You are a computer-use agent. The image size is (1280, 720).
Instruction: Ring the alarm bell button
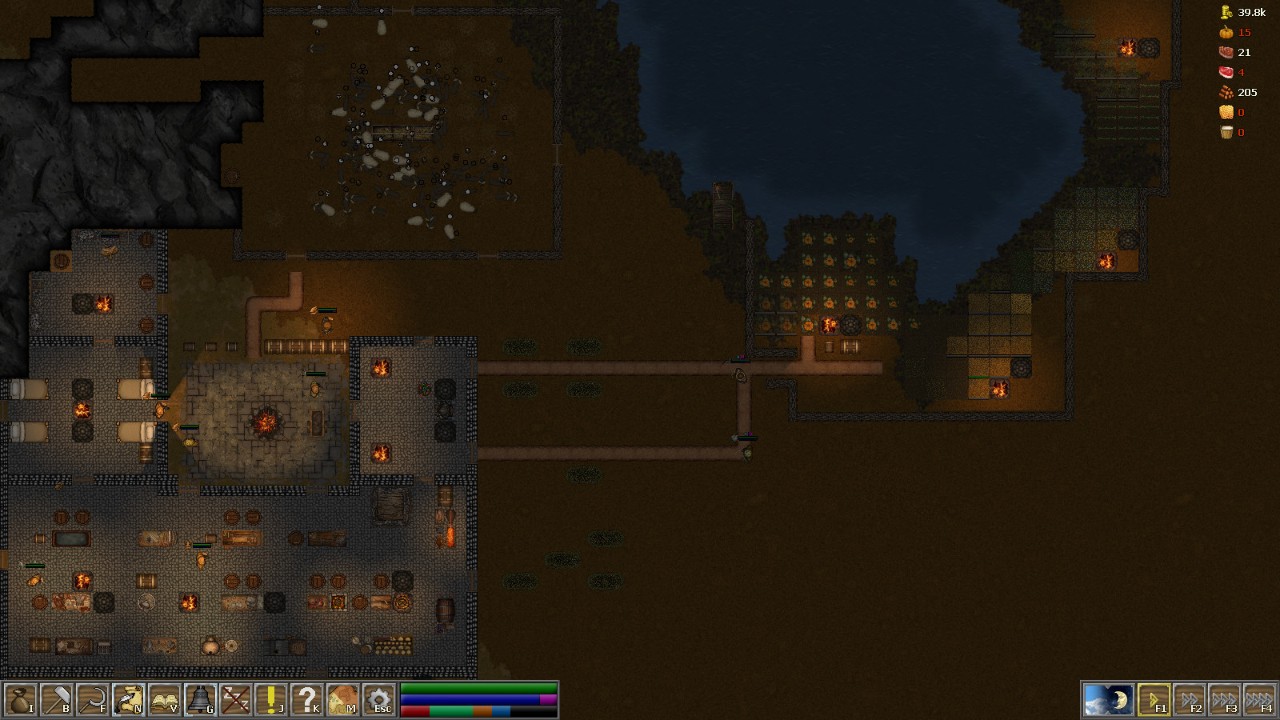click(200, 699)
